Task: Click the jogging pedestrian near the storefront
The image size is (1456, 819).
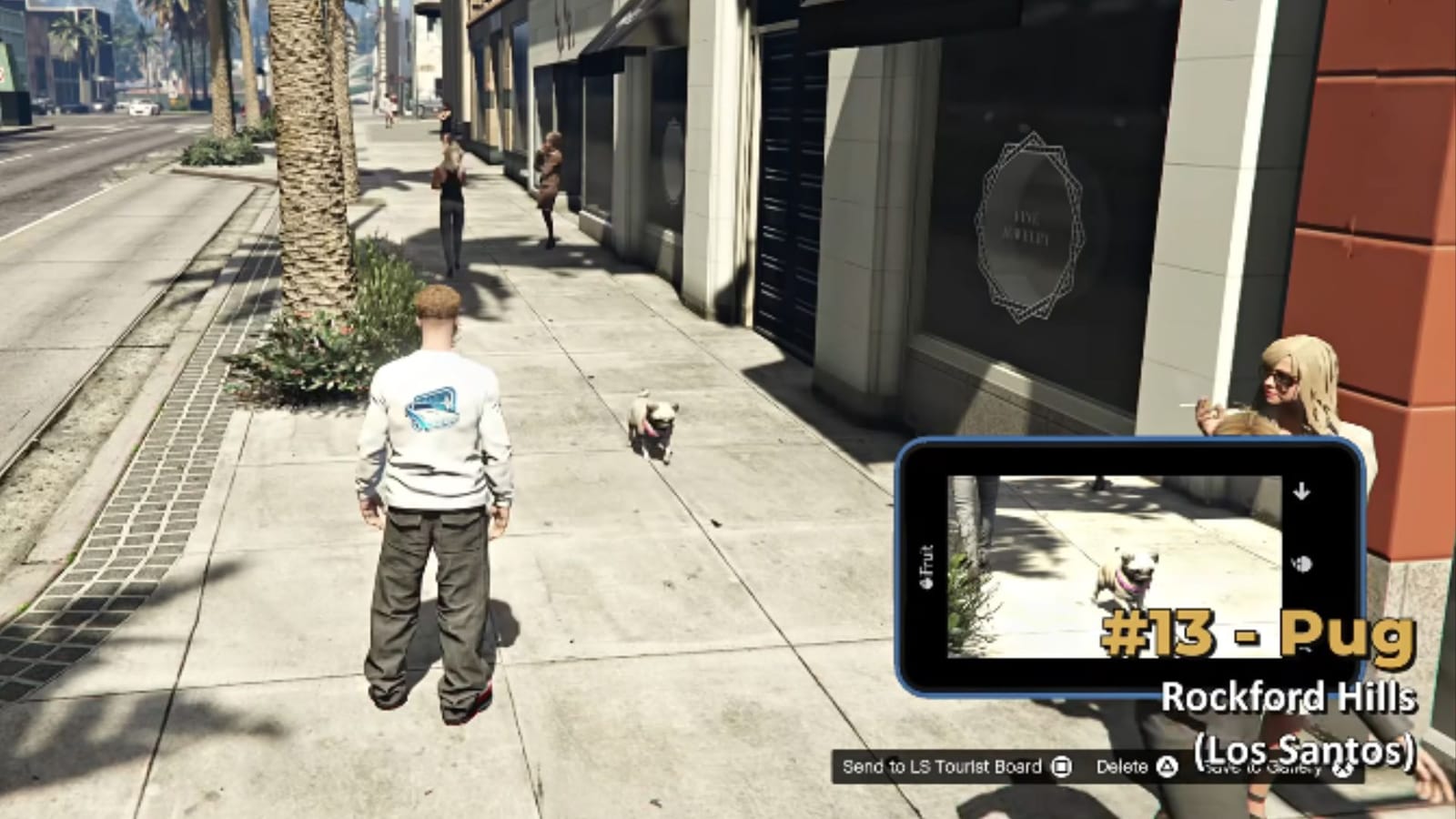Action: tap(551, 182)
